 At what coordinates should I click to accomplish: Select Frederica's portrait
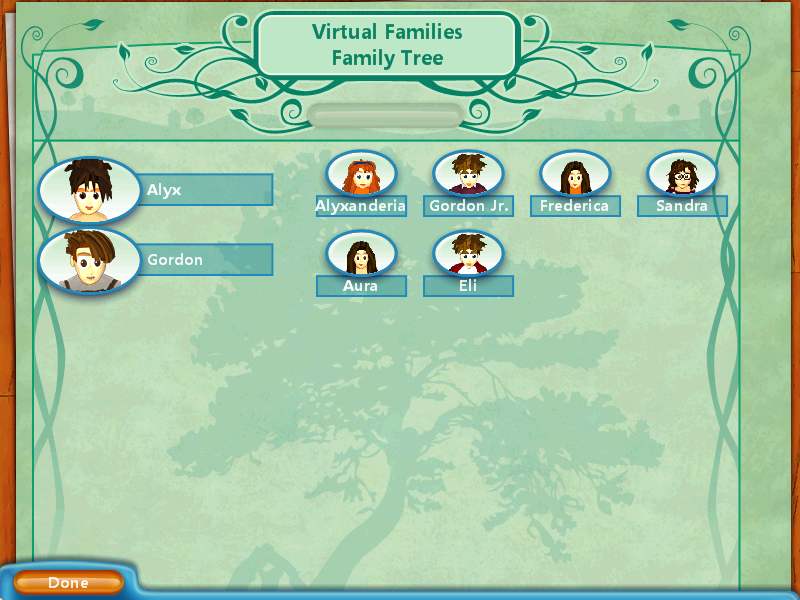pos(575,175)
